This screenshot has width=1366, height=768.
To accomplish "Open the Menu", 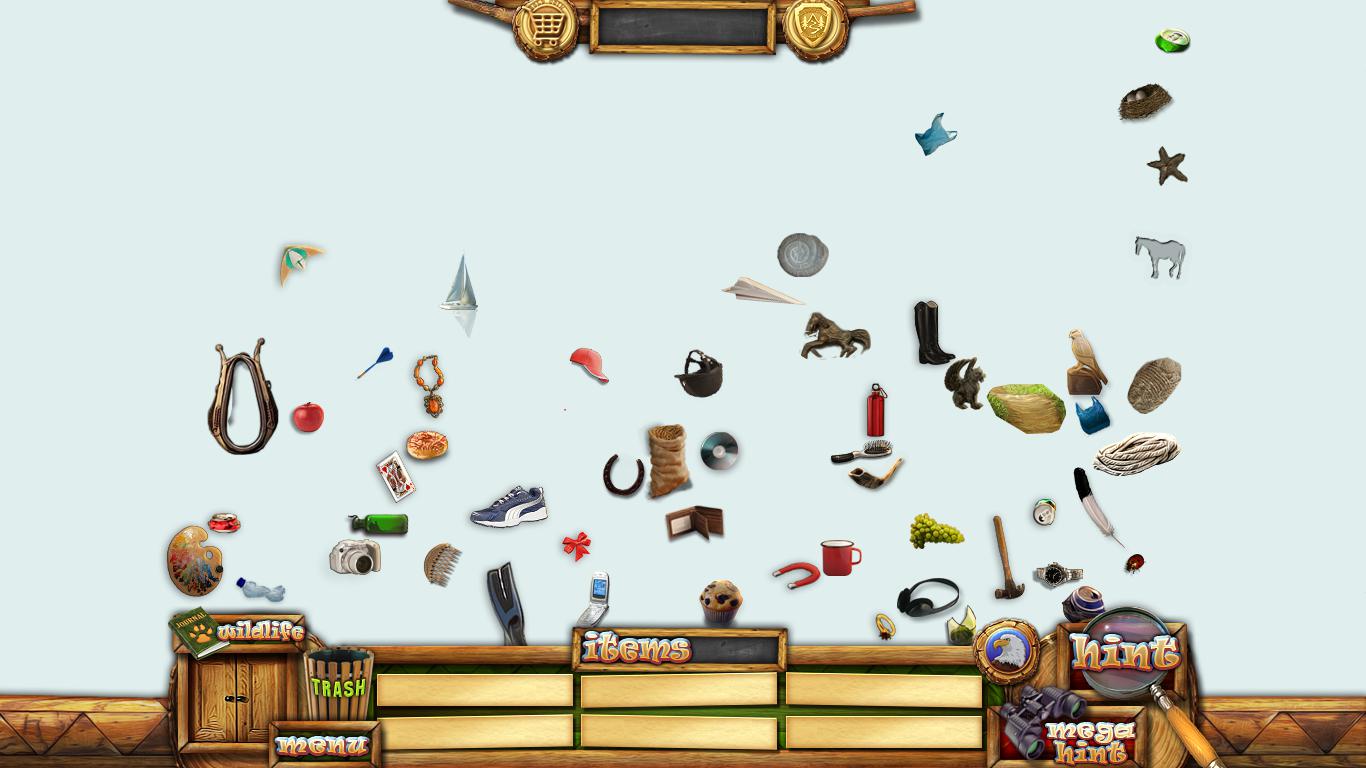I will pyautogui.click(x=323, y=745).
